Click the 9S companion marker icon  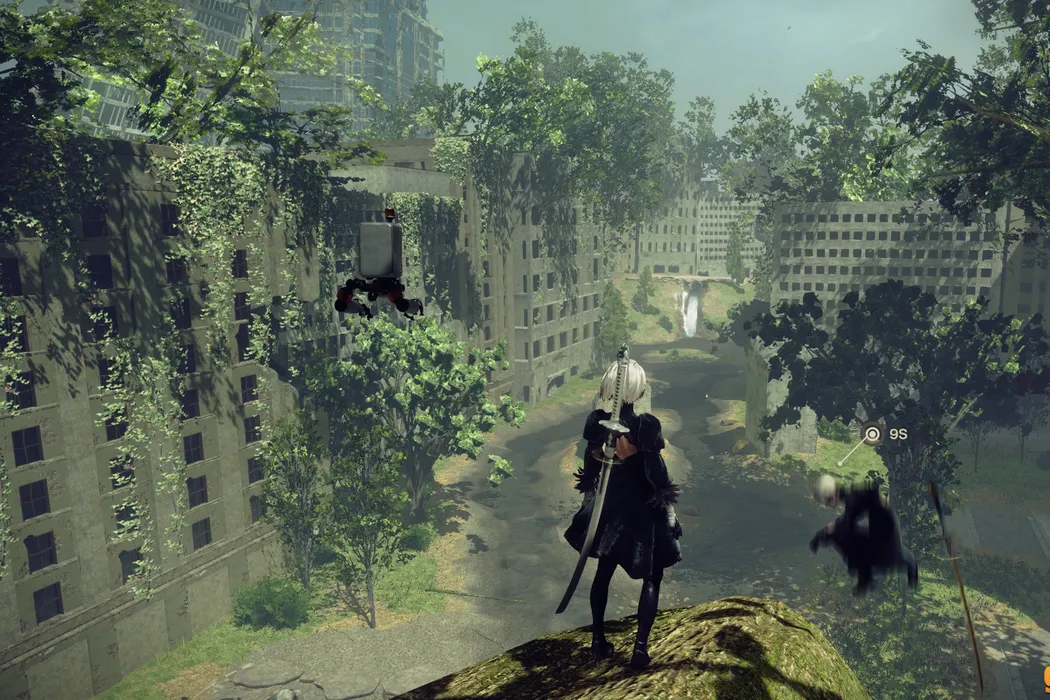pos(872,434)
